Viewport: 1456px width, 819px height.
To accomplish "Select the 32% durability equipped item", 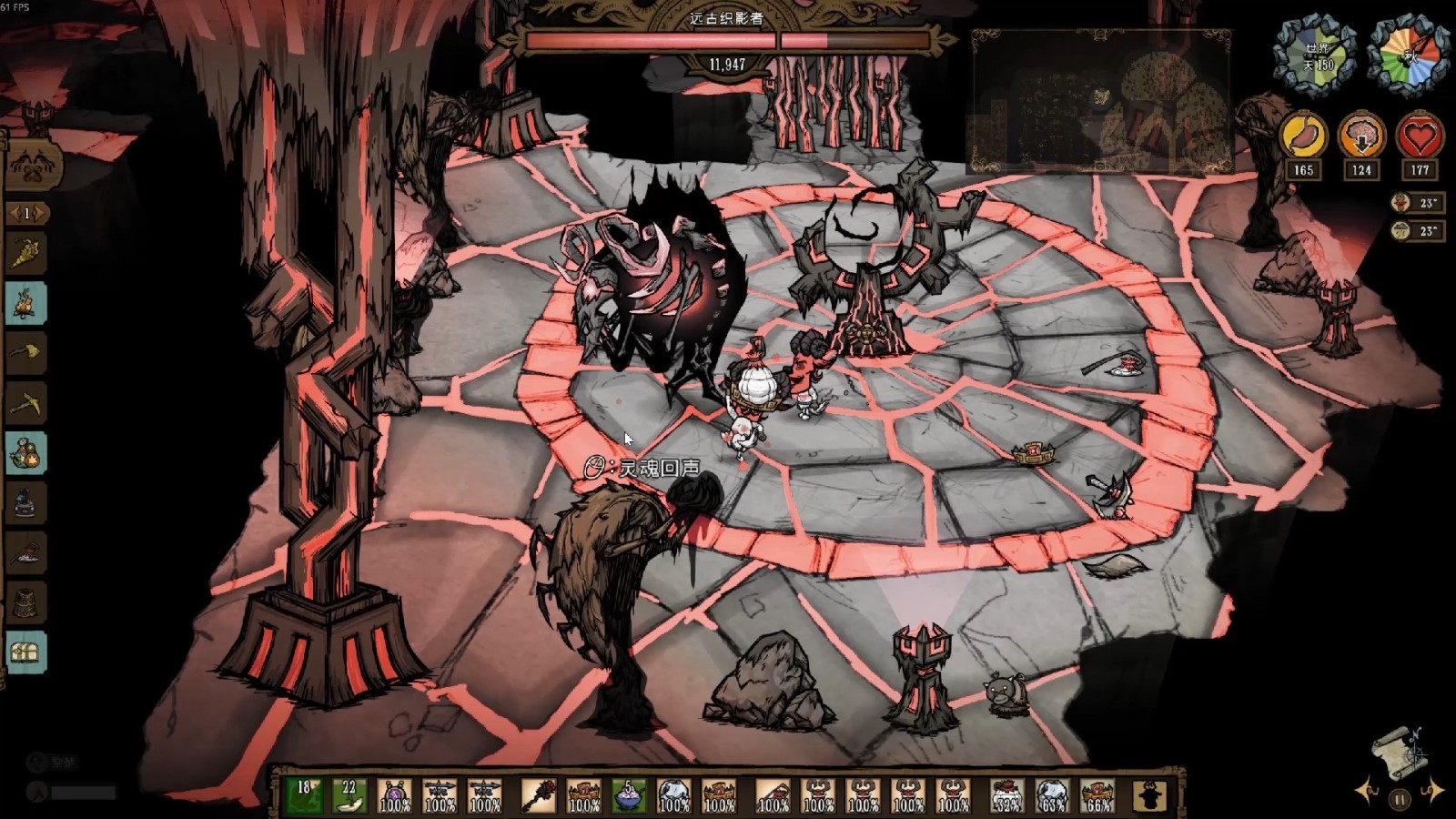I will pyautogui.click(x=1006, y=795).
